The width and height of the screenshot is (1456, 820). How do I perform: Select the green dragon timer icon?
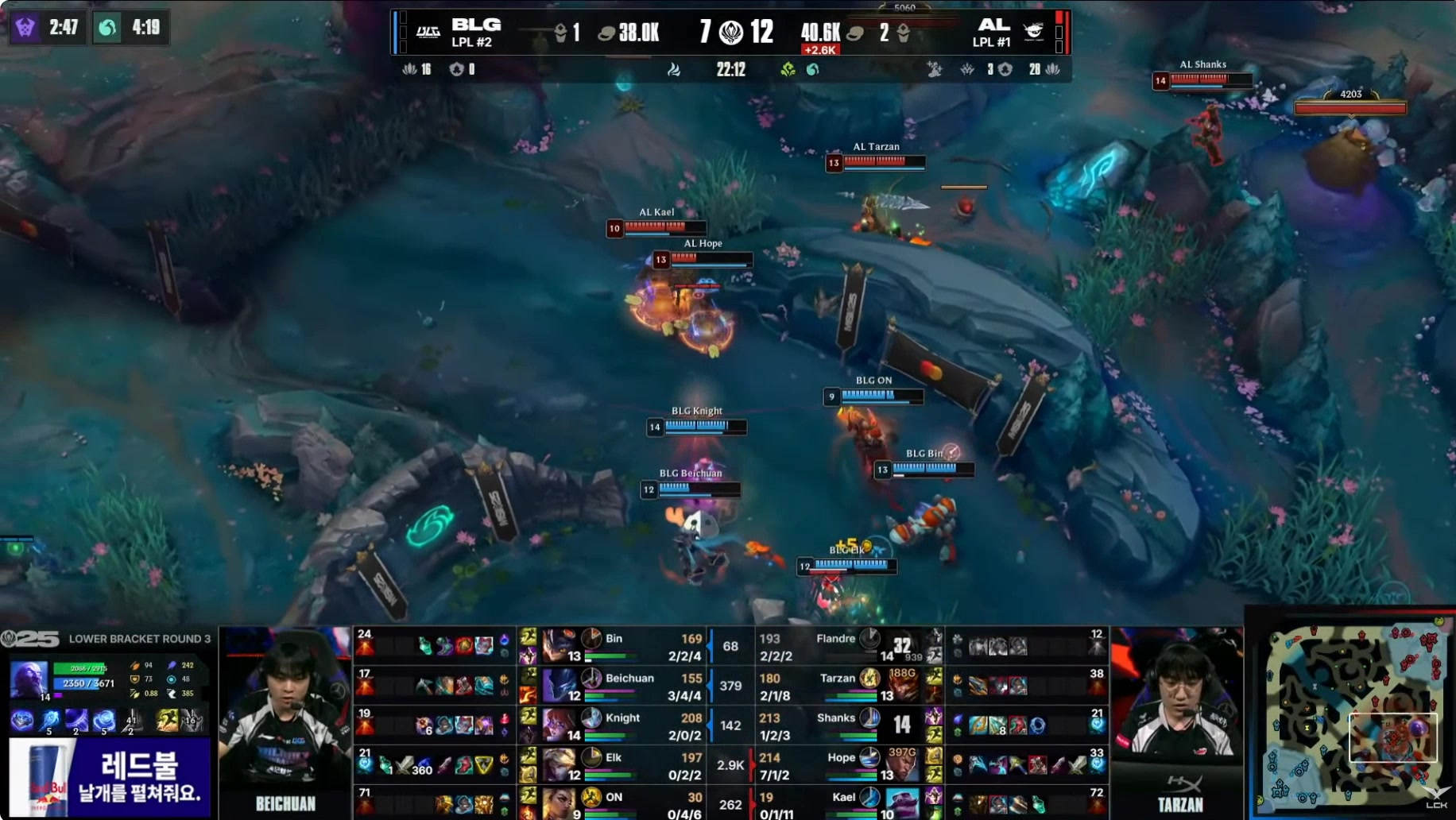click(x=107, y=28)
